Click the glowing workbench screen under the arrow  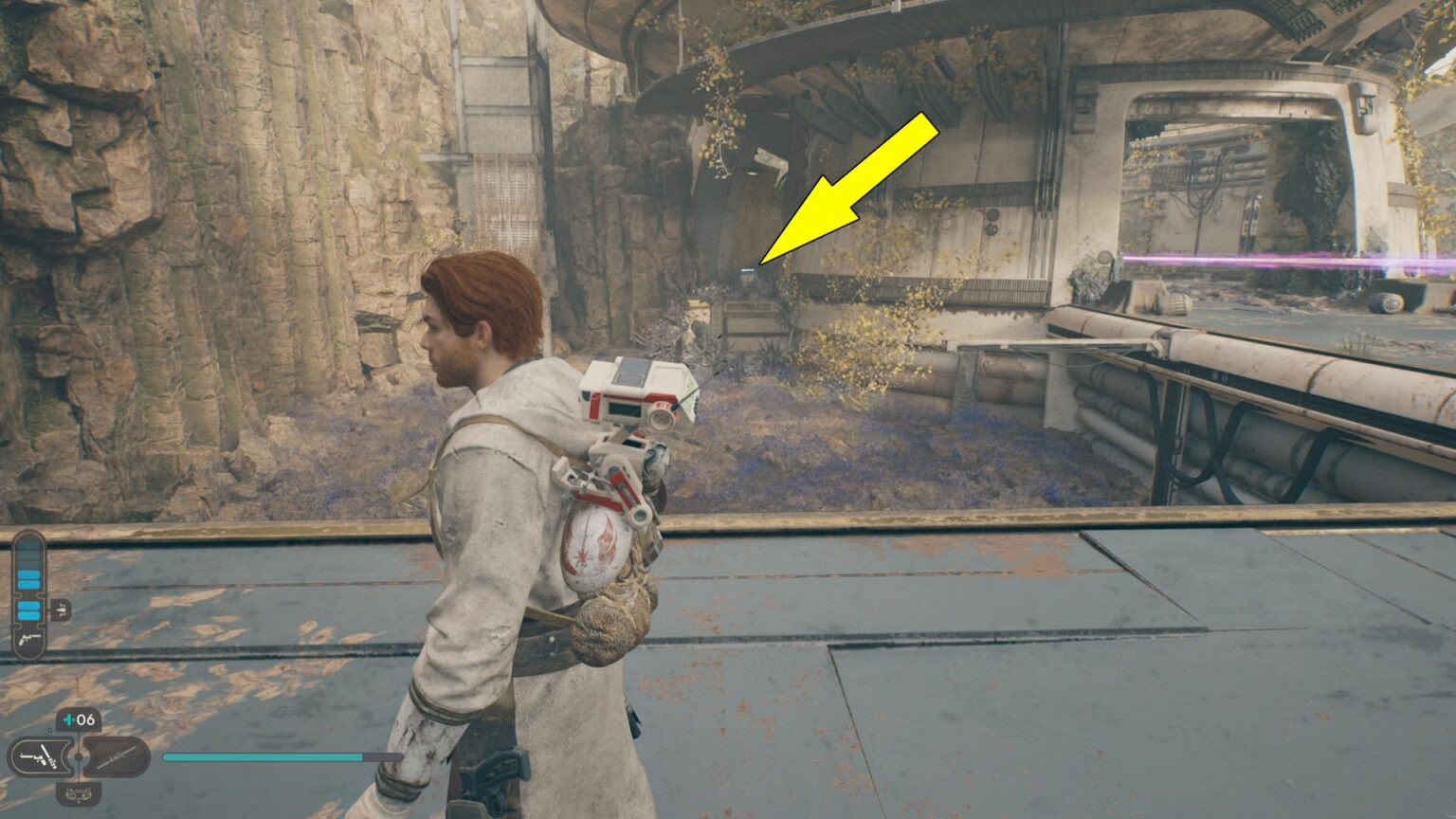(x=748, y=271)
